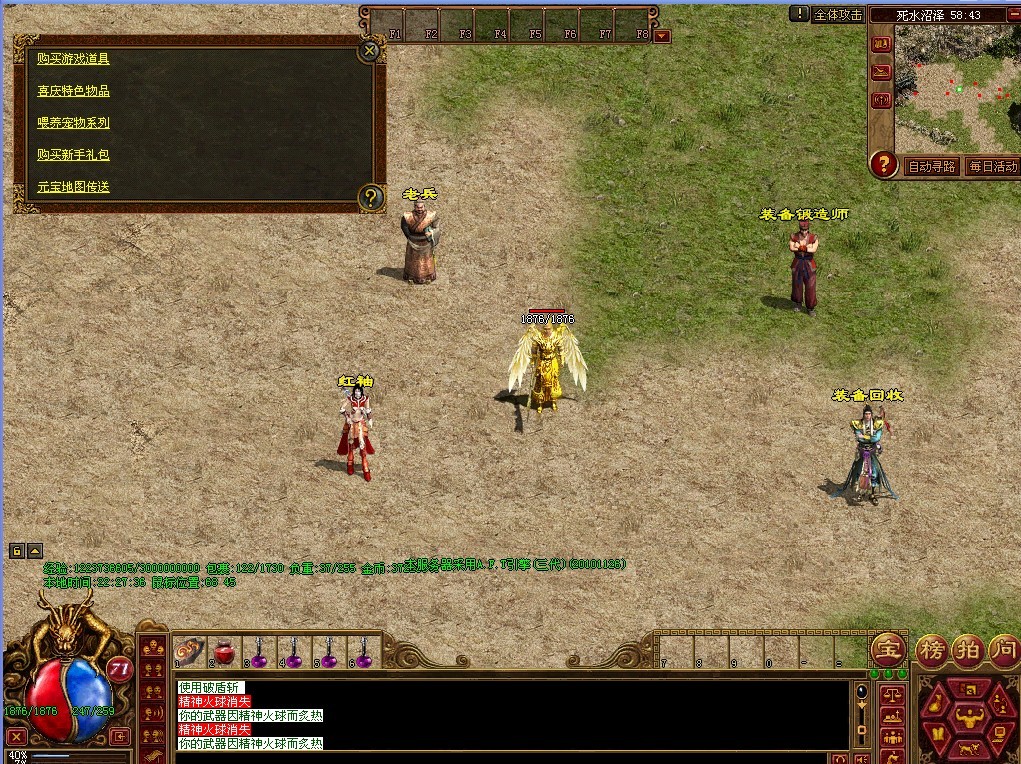
Task: Open the F-key skill bar dropdown arrow
Action: [x=662, y=37]
